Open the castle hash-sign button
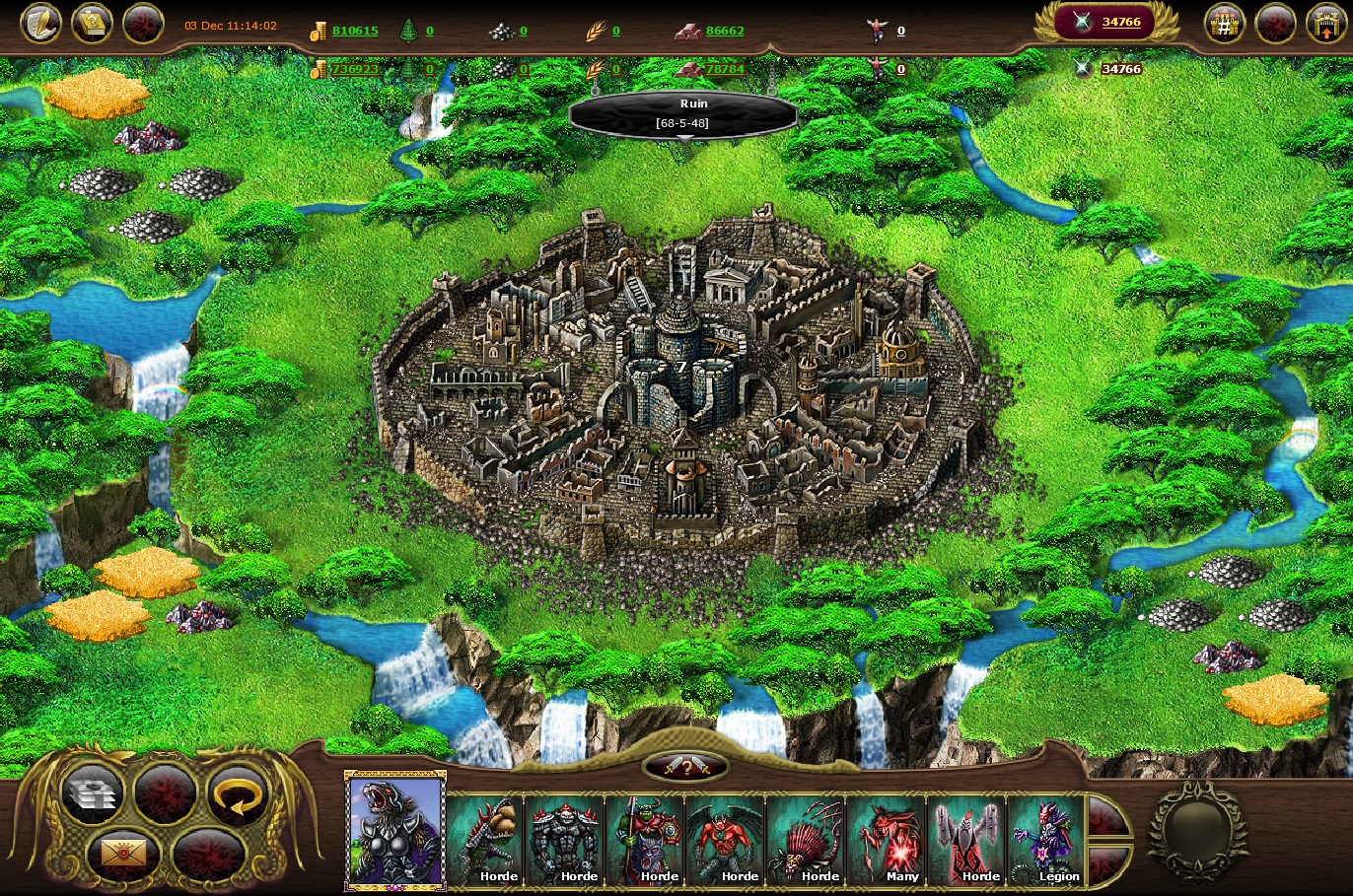The height and width of the screenshot is (896, 1353). [x=1225, y=25]
